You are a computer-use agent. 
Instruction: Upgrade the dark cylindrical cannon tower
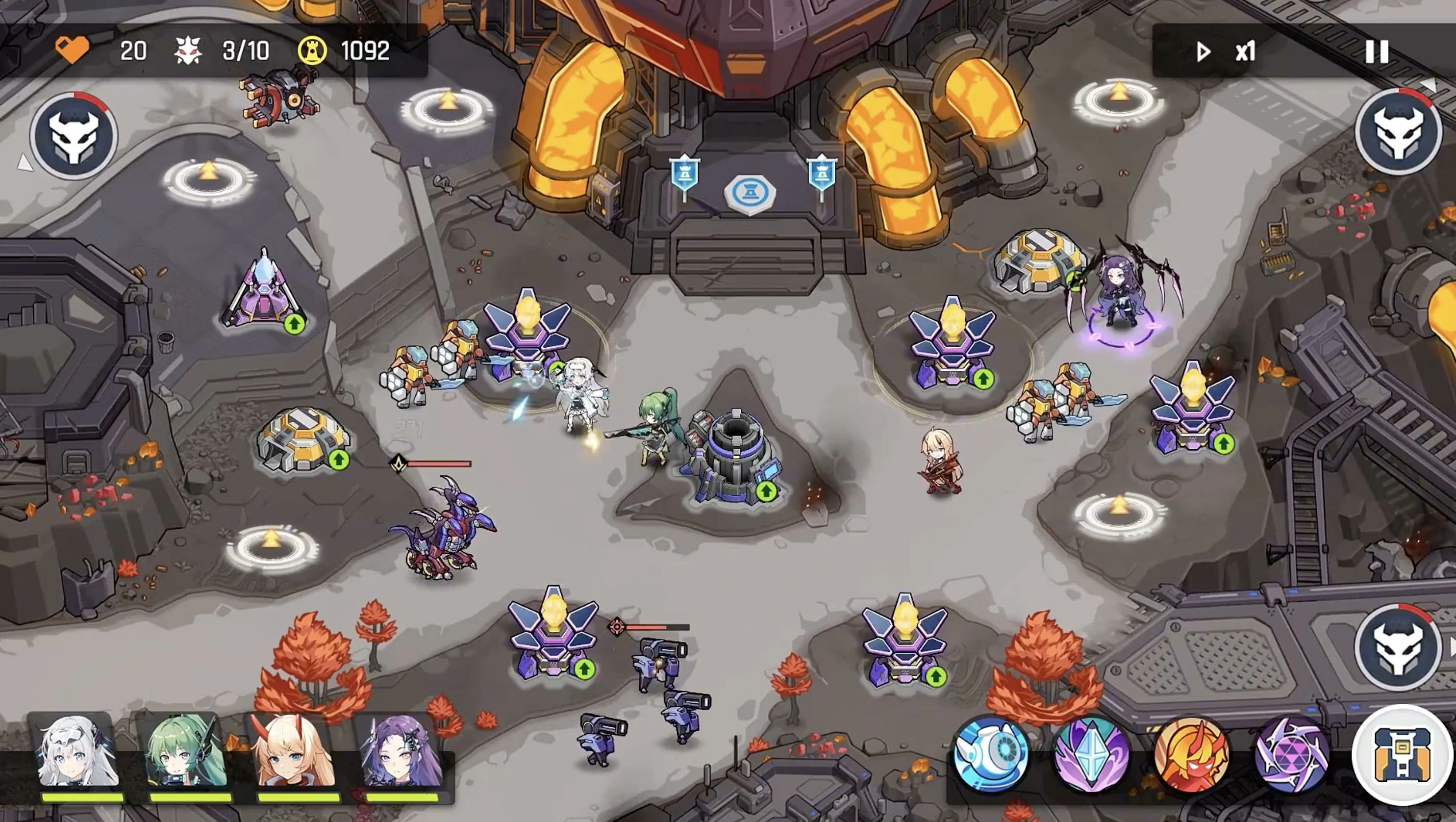(766, 491)
